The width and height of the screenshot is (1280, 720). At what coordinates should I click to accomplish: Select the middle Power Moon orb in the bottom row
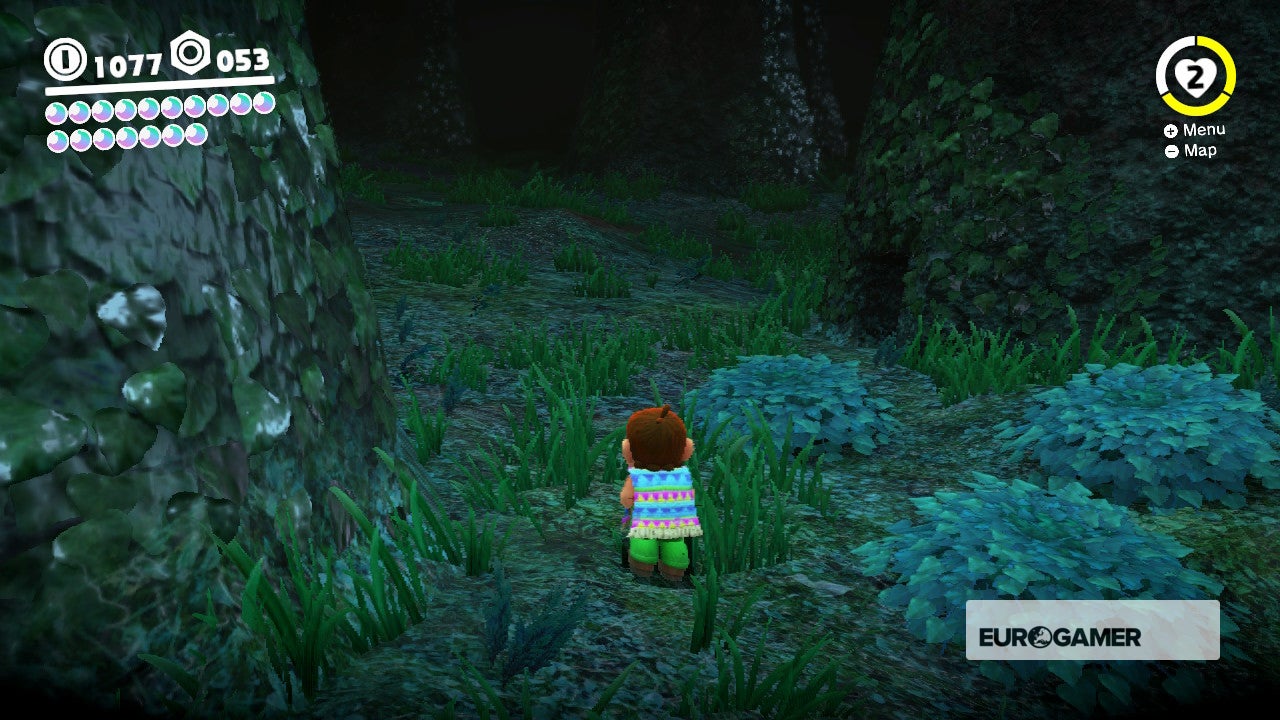tap(127, 139)
